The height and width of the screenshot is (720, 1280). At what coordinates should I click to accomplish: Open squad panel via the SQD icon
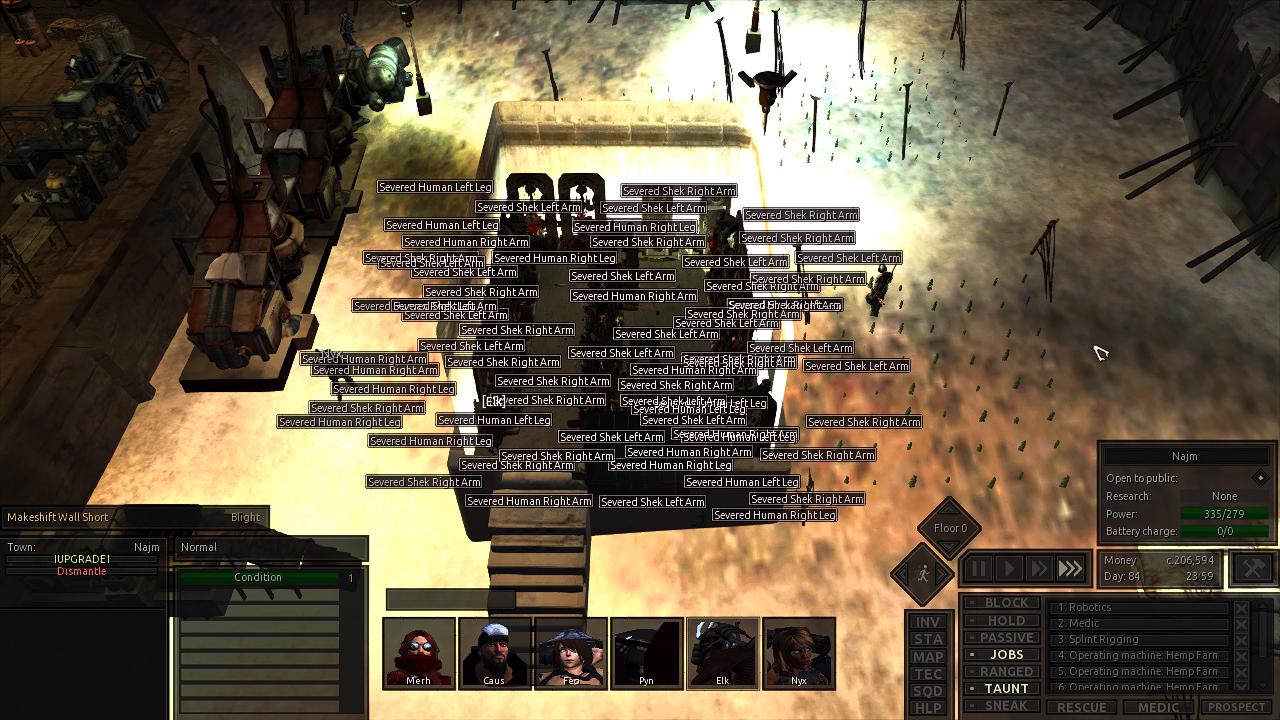(927, 688)
